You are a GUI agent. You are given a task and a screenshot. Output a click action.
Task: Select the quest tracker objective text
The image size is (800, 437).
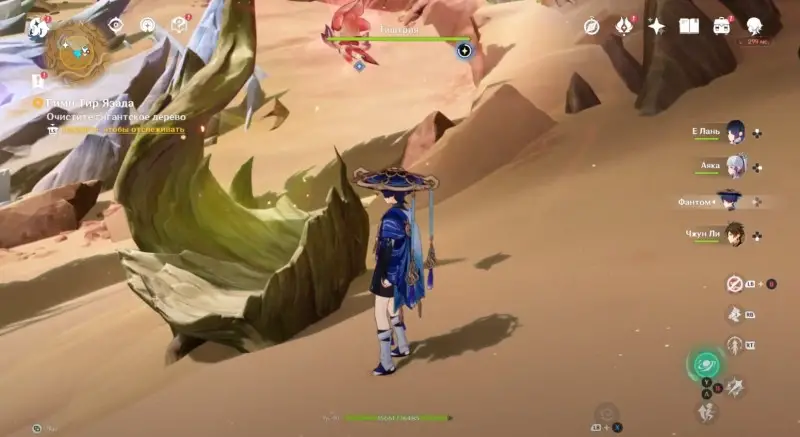[98, 116]
